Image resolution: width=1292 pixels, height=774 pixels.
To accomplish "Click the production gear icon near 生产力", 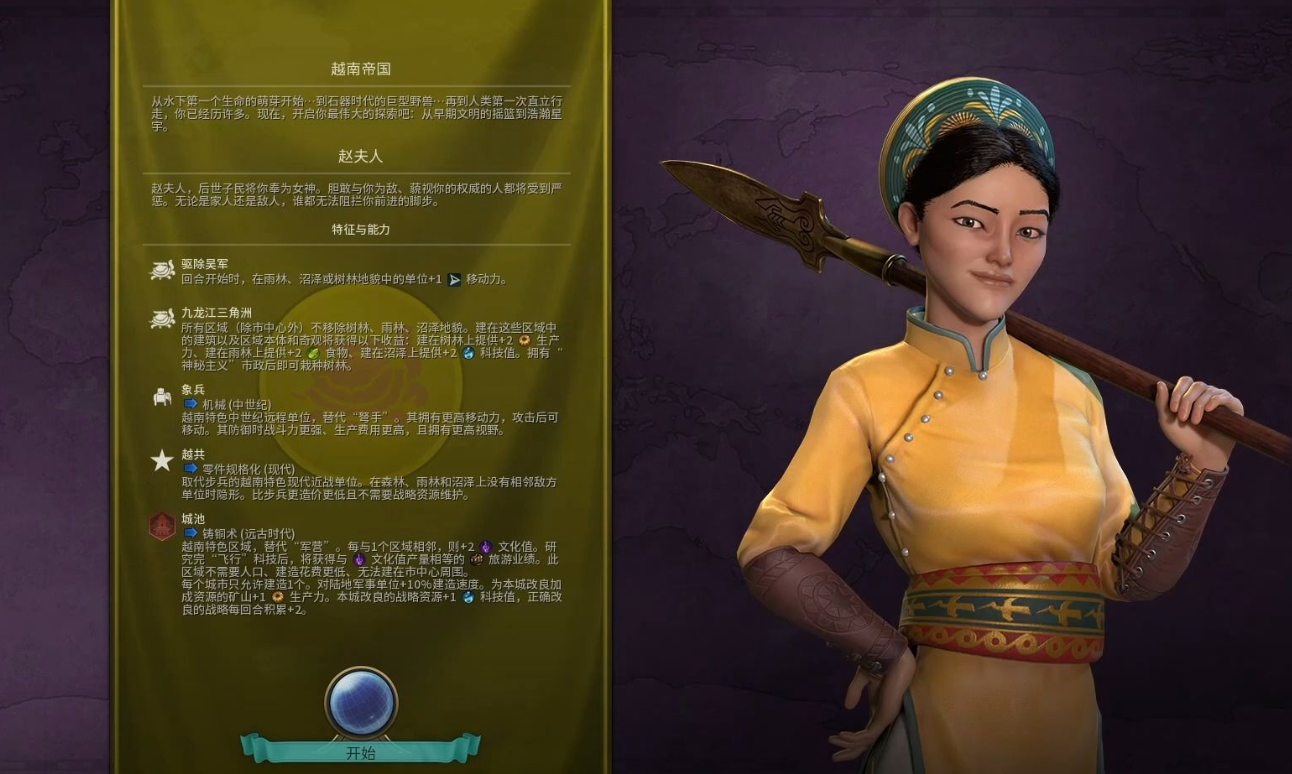I will [524, 340].
